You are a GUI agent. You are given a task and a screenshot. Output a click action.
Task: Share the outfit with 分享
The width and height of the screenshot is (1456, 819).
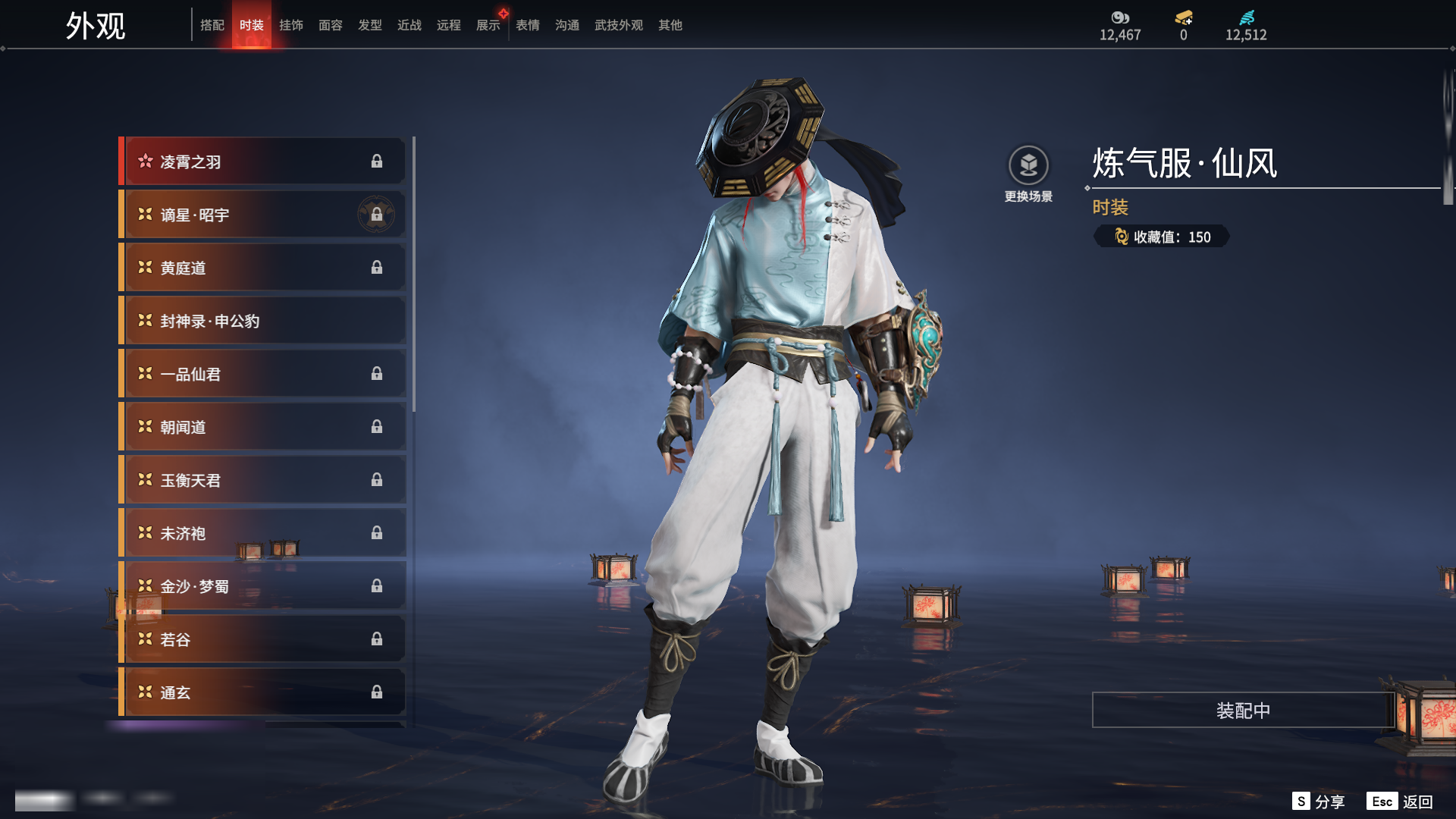[x=1319, y=802]
